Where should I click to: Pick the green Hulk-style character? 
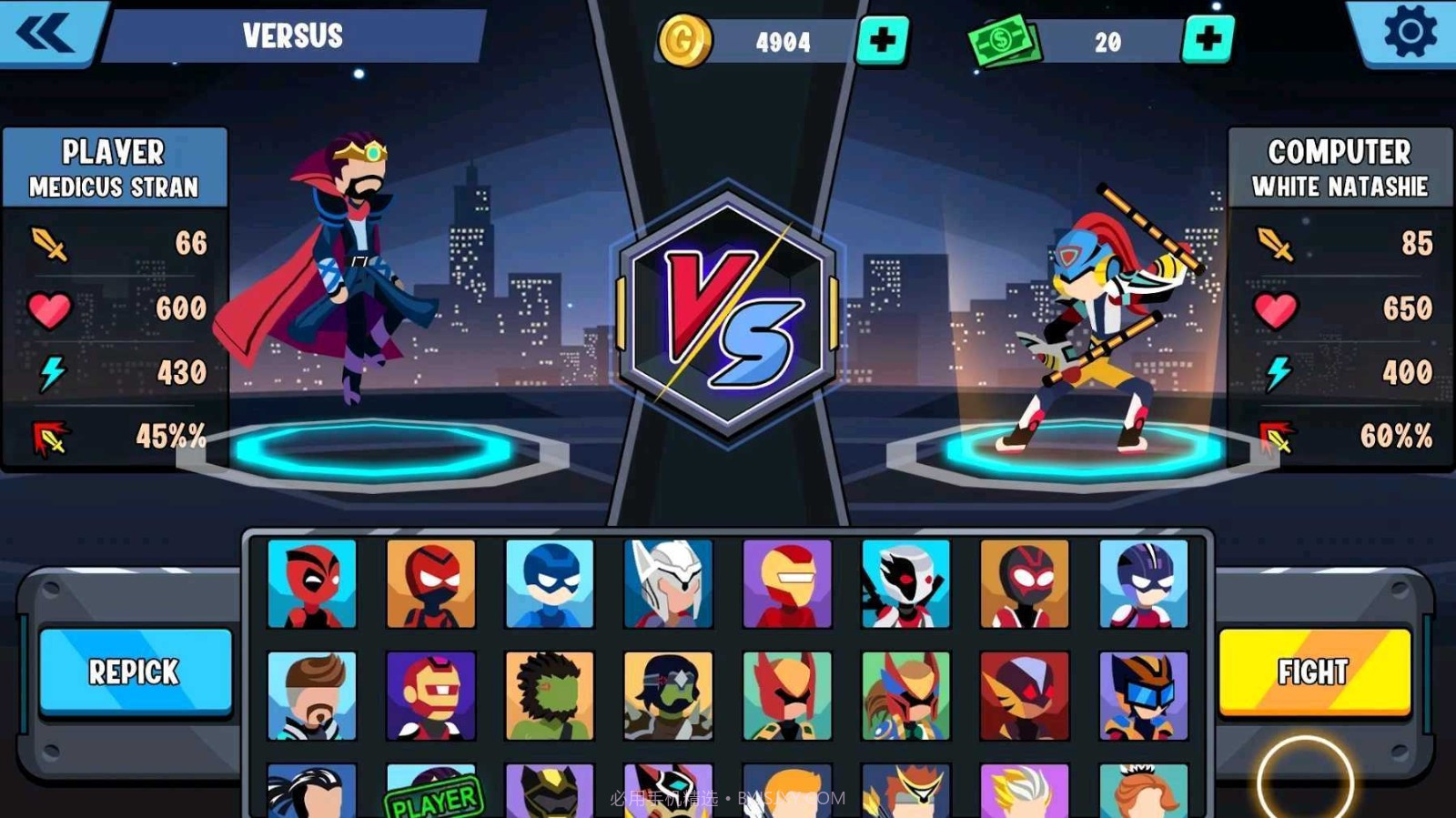551,696
